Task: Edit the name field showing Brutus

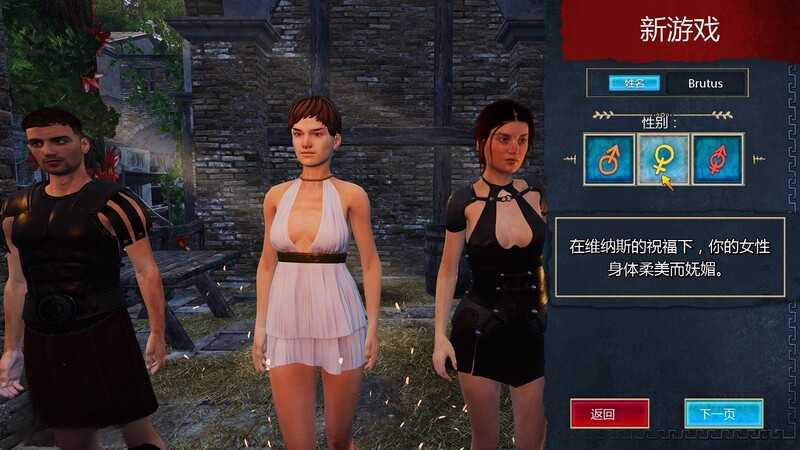Action: tap(706, 84)
